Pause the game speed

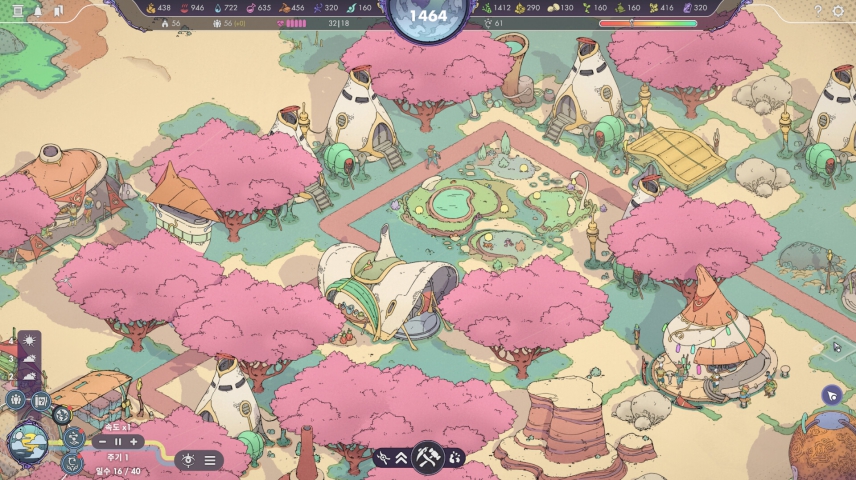[x=117, y=441]
